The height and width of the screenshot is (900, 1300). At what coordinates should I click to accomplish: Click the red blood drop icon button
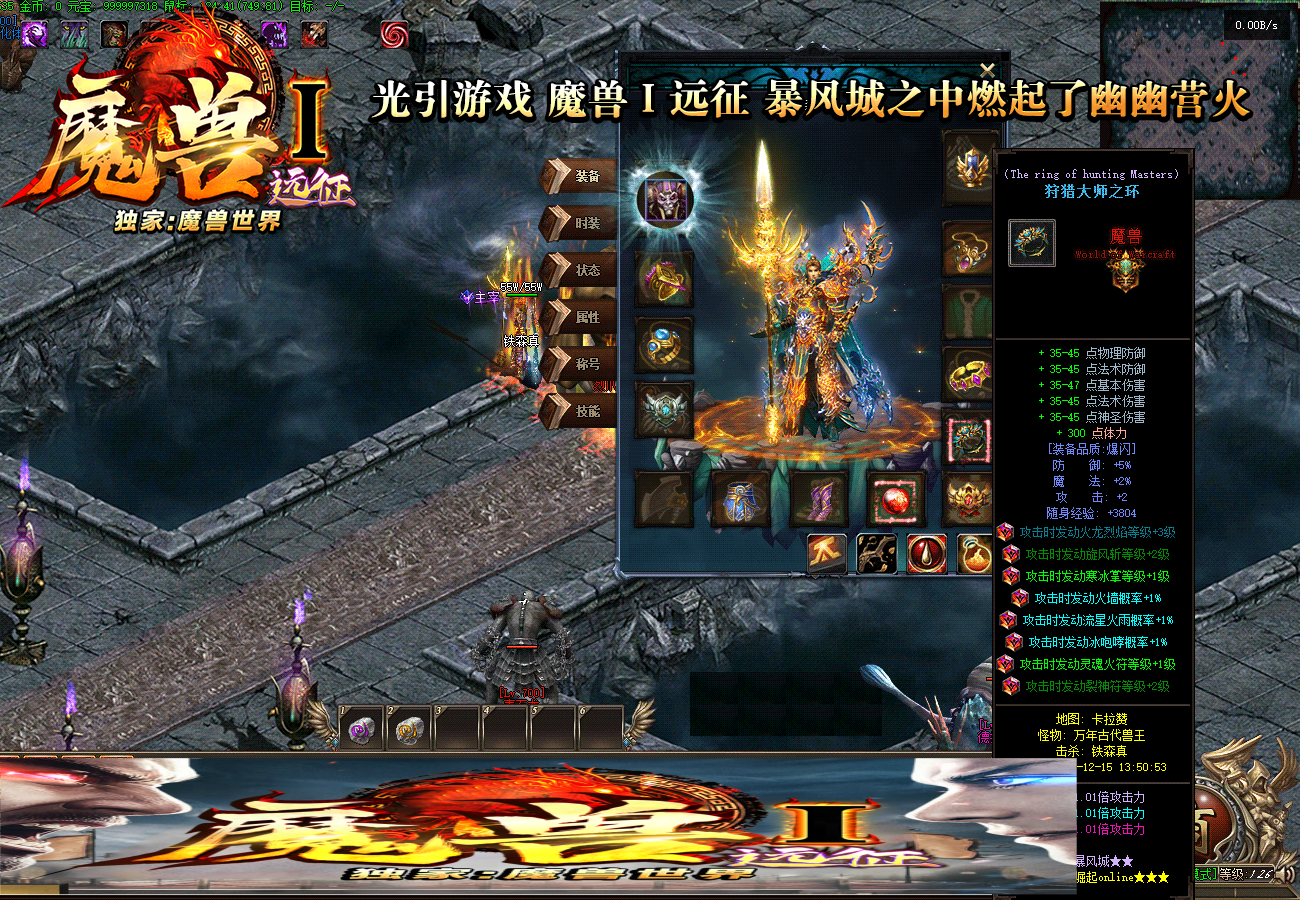[x=927, y=554]
